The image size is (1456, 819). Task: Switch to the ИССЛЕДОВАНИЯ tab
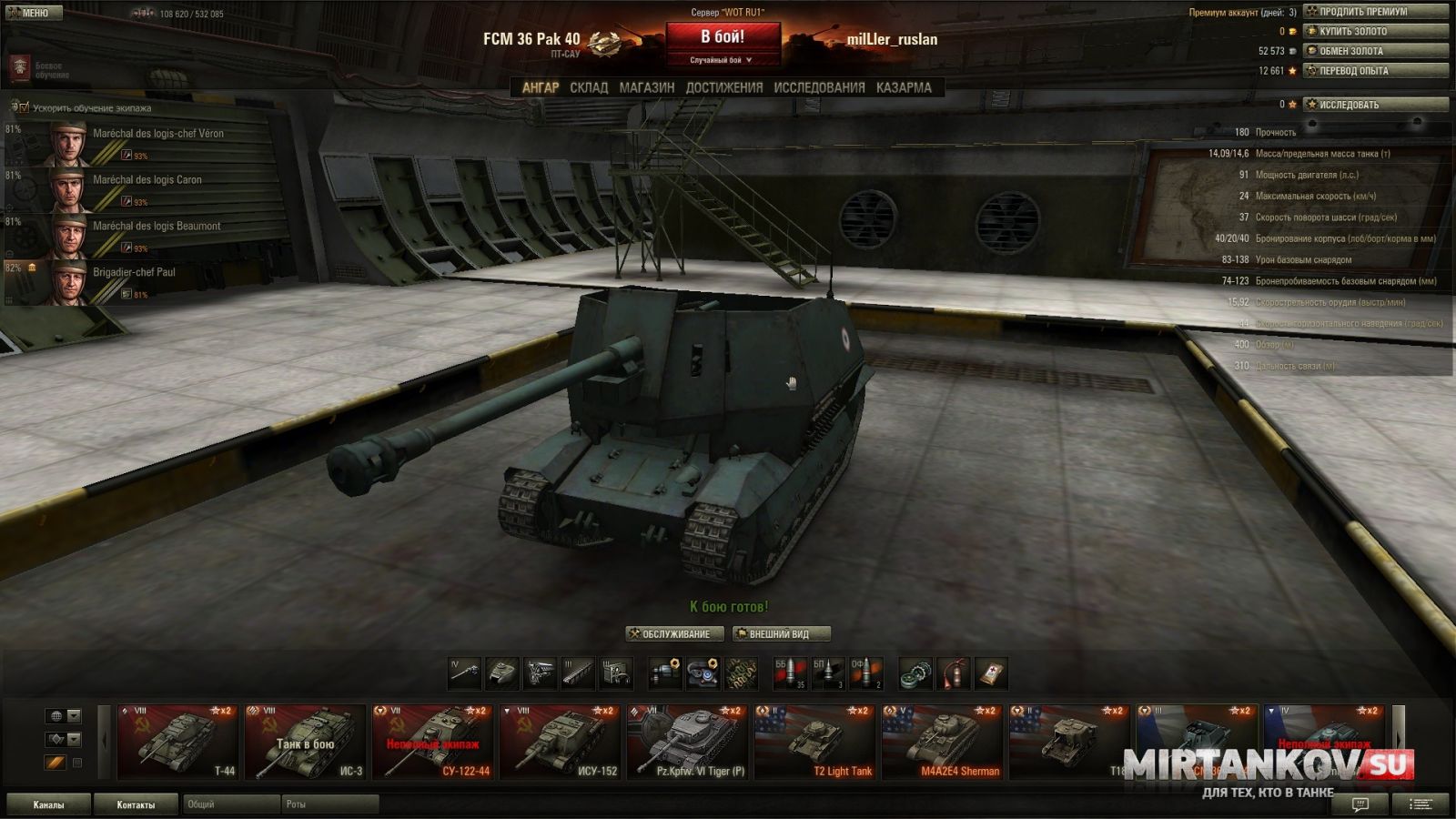point(817,87)
